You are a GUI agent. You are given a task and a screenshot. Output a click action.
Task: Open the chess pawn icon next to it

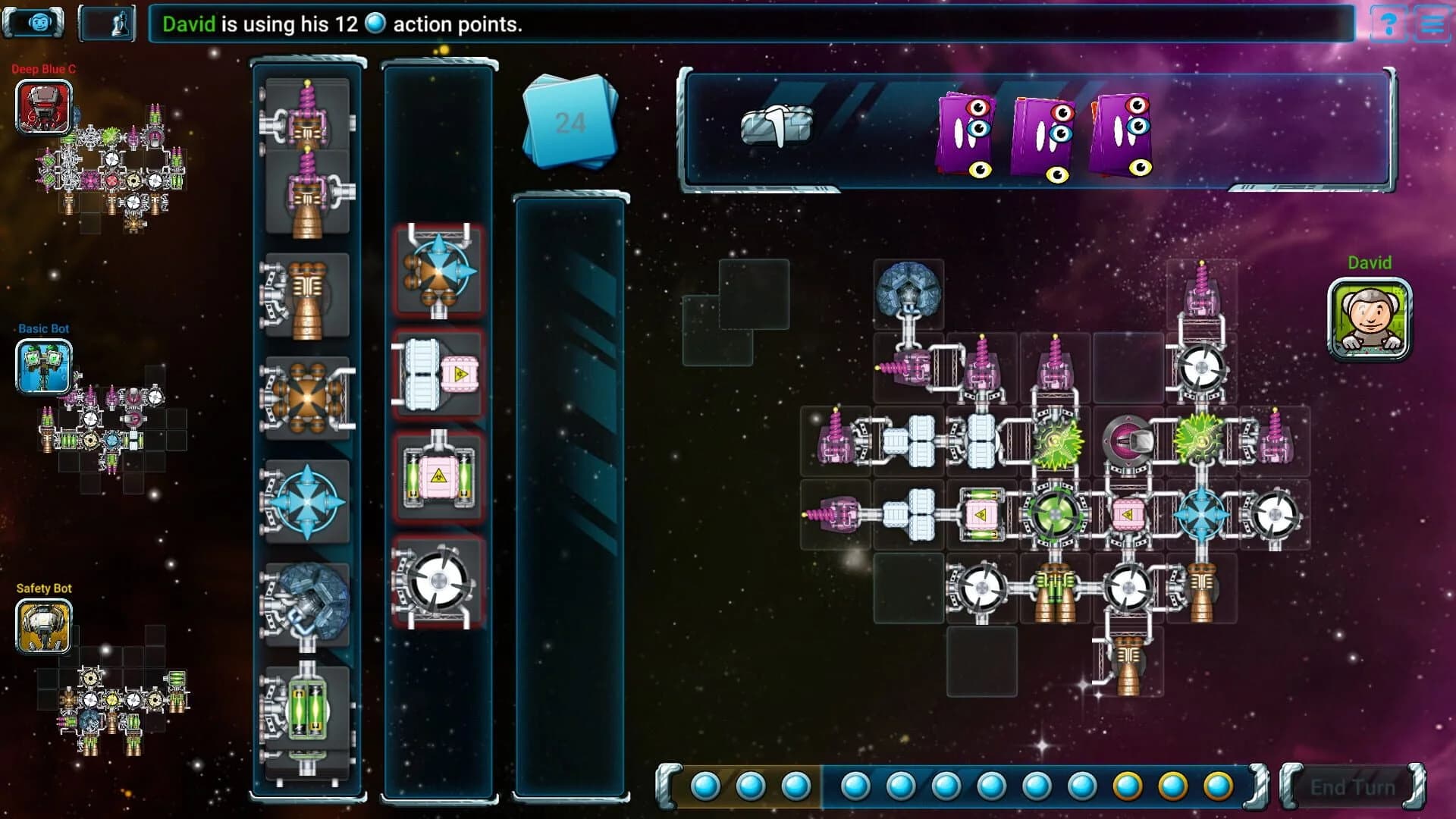pos(107,22)
